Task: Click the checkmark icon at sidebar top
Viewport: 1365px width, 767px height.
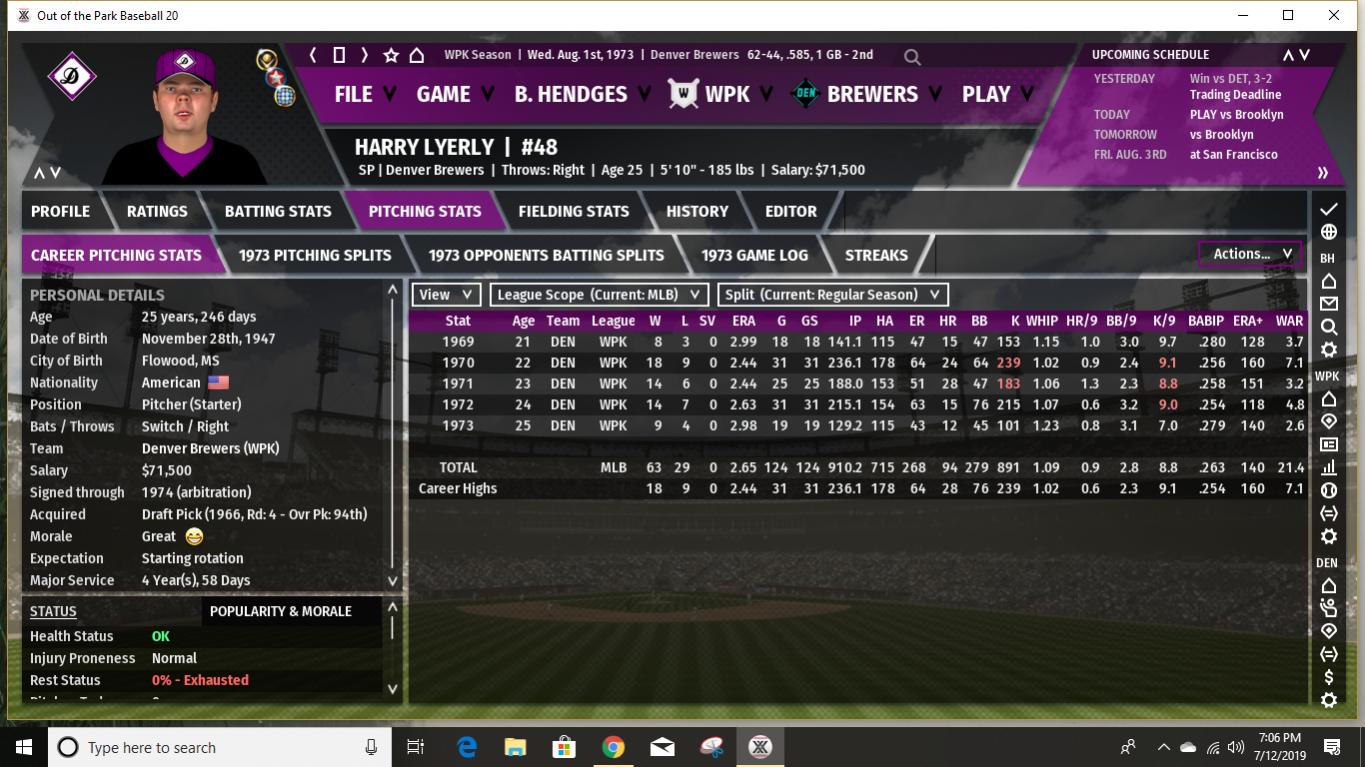Action: [x=1327, y=210]
